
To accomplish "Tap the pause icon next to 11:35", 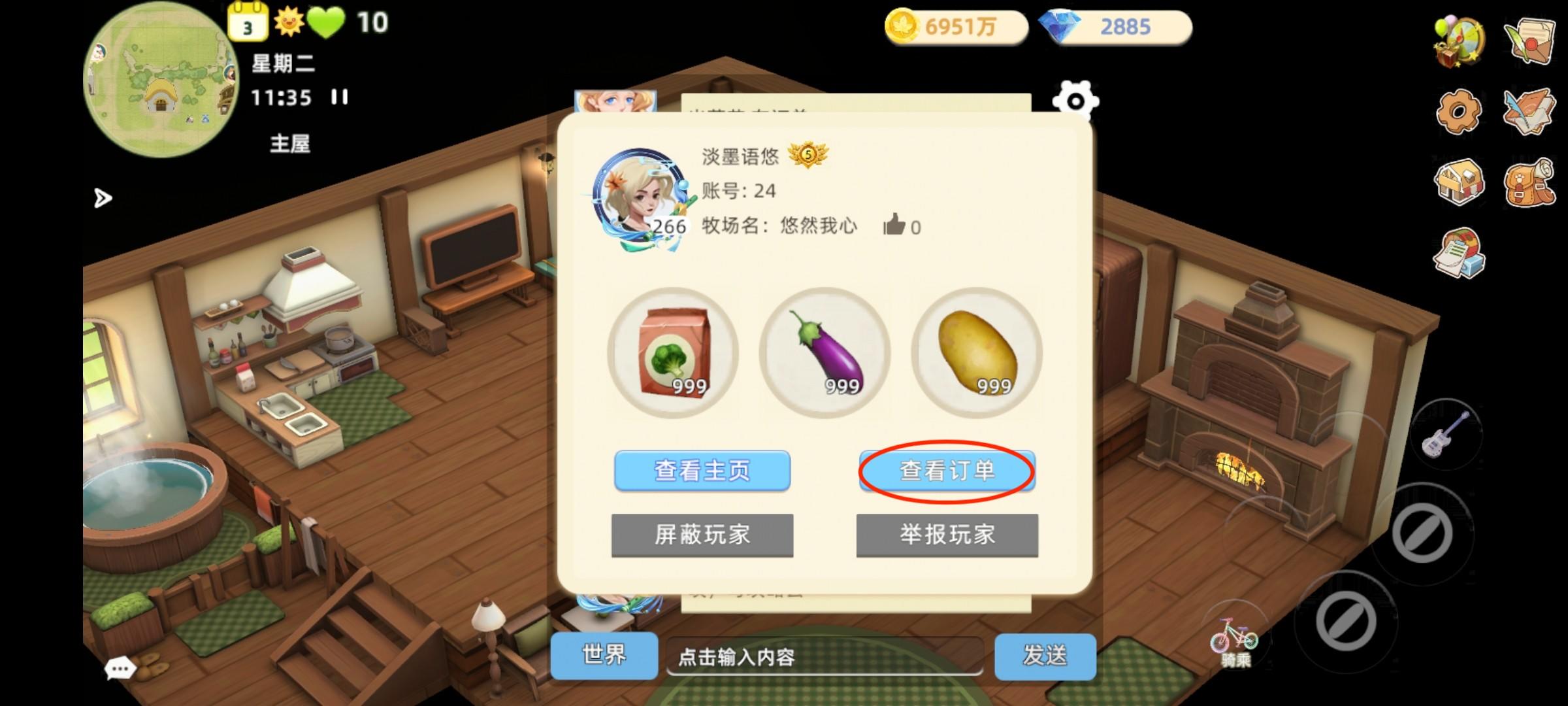I will point(340,97).
